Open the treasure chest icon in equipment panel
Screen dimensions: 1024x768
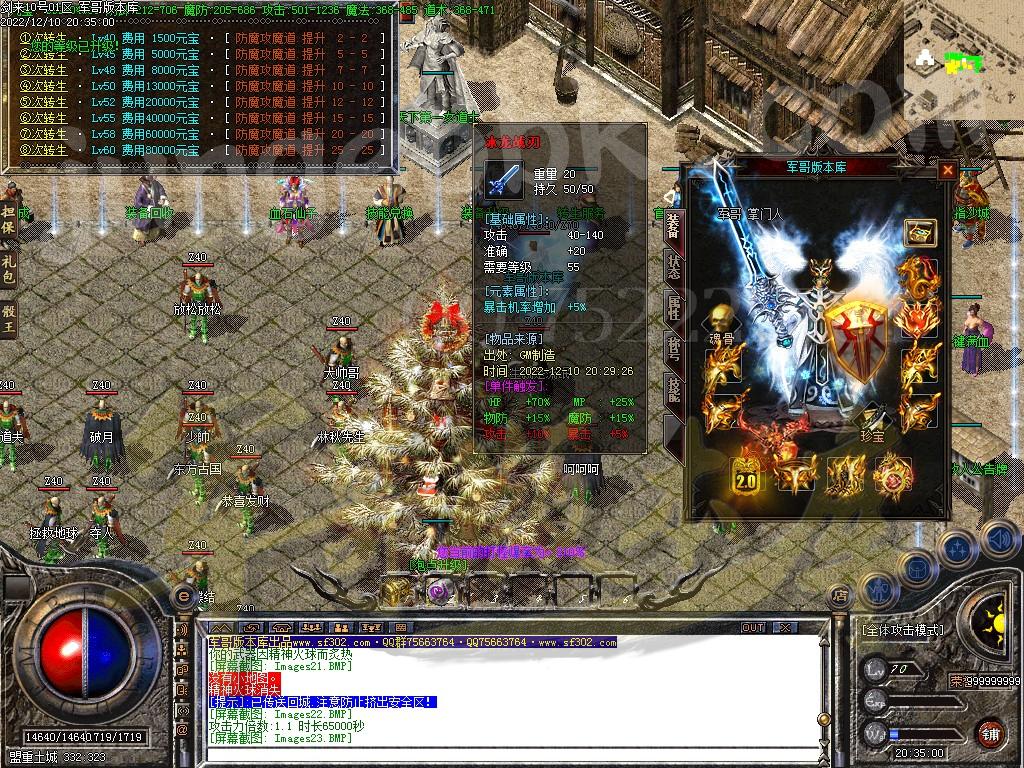[920, 233]
